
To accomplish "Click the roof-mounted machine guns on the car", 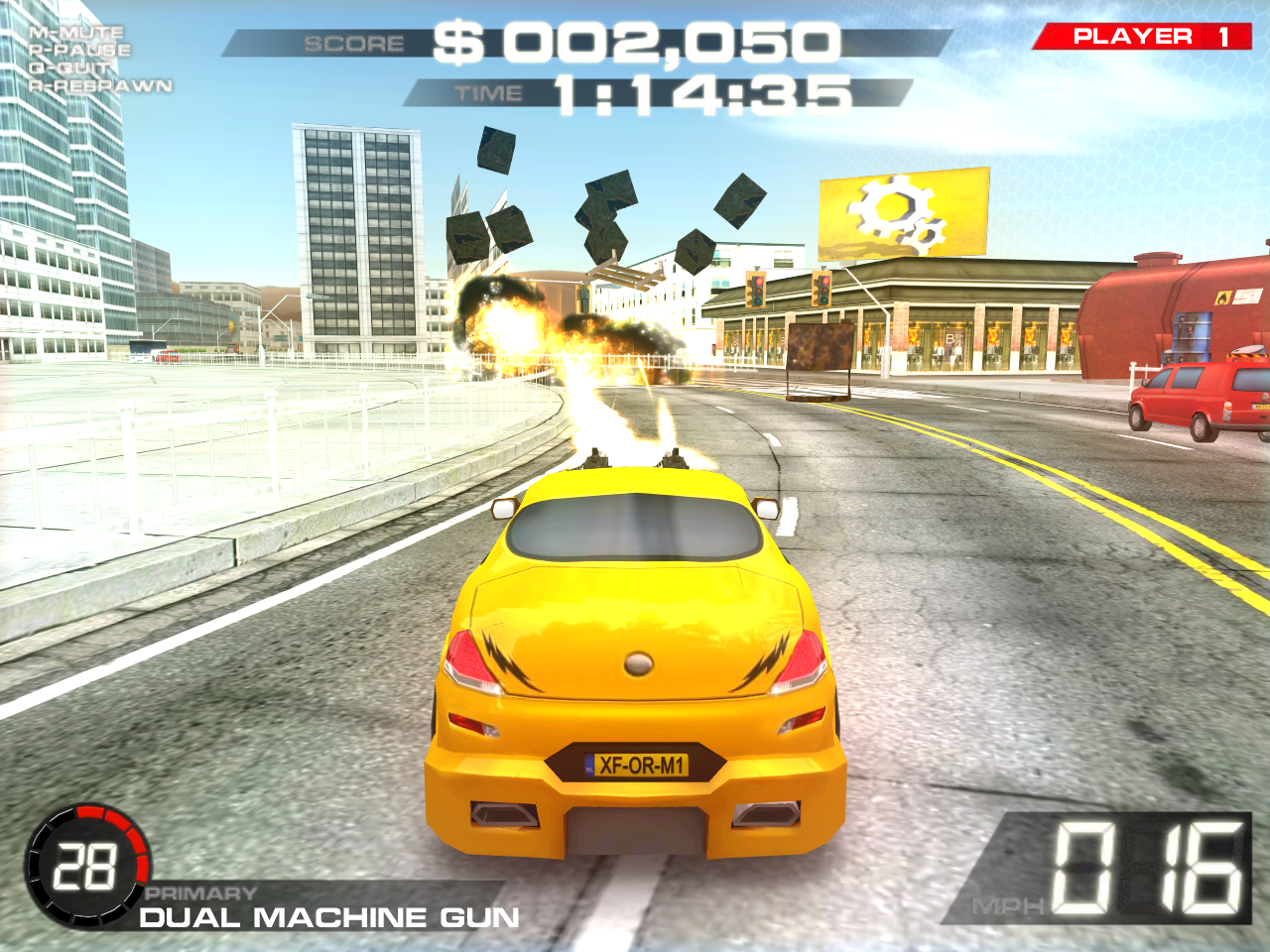I will (x=635, y=459).
